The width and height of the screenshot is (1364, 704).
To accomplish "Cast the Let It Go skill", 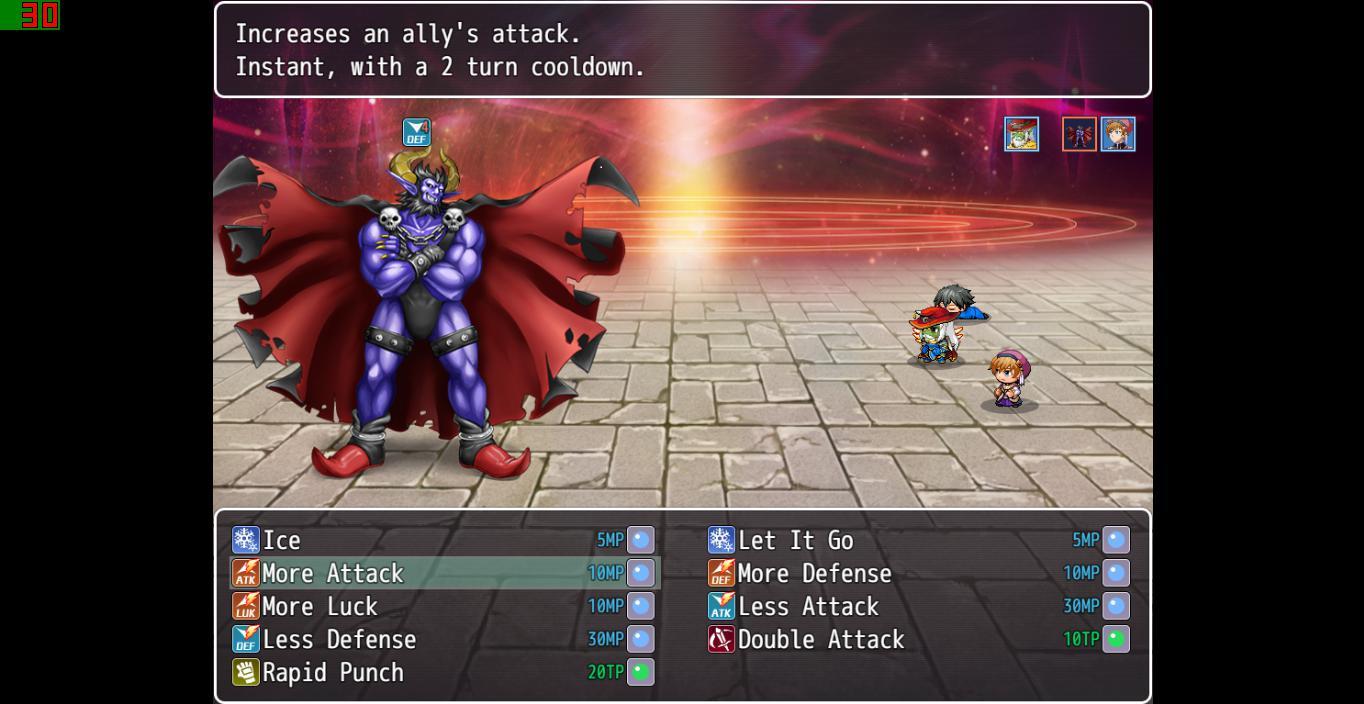I will pos(795,541).
